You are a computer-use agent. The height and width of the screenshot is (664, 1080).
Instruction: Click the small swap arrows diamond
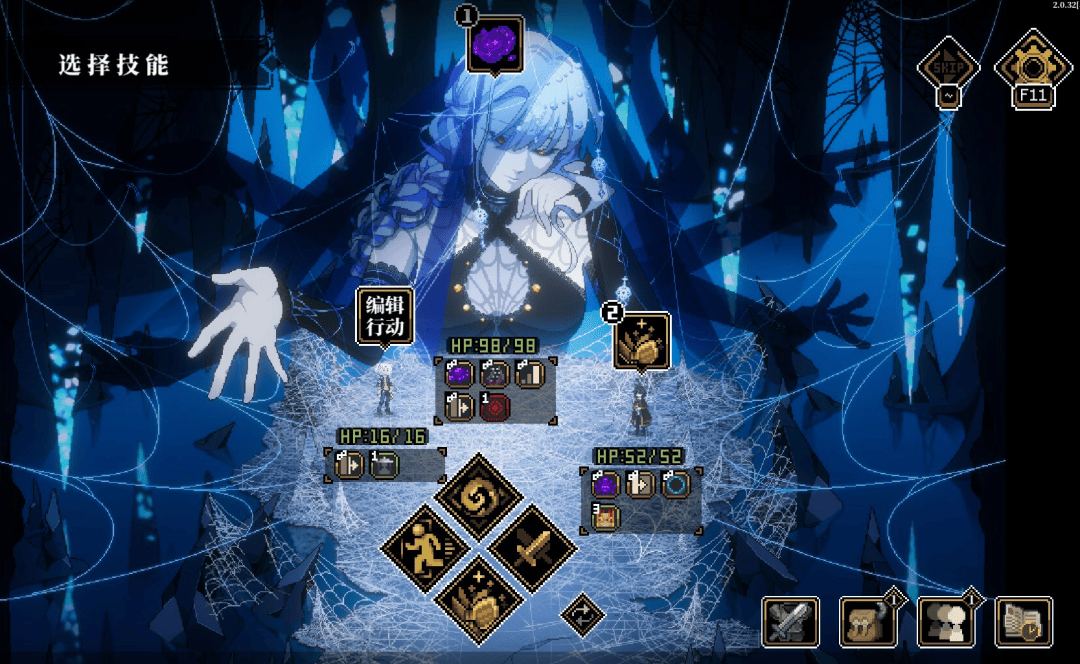coord(582,614)
